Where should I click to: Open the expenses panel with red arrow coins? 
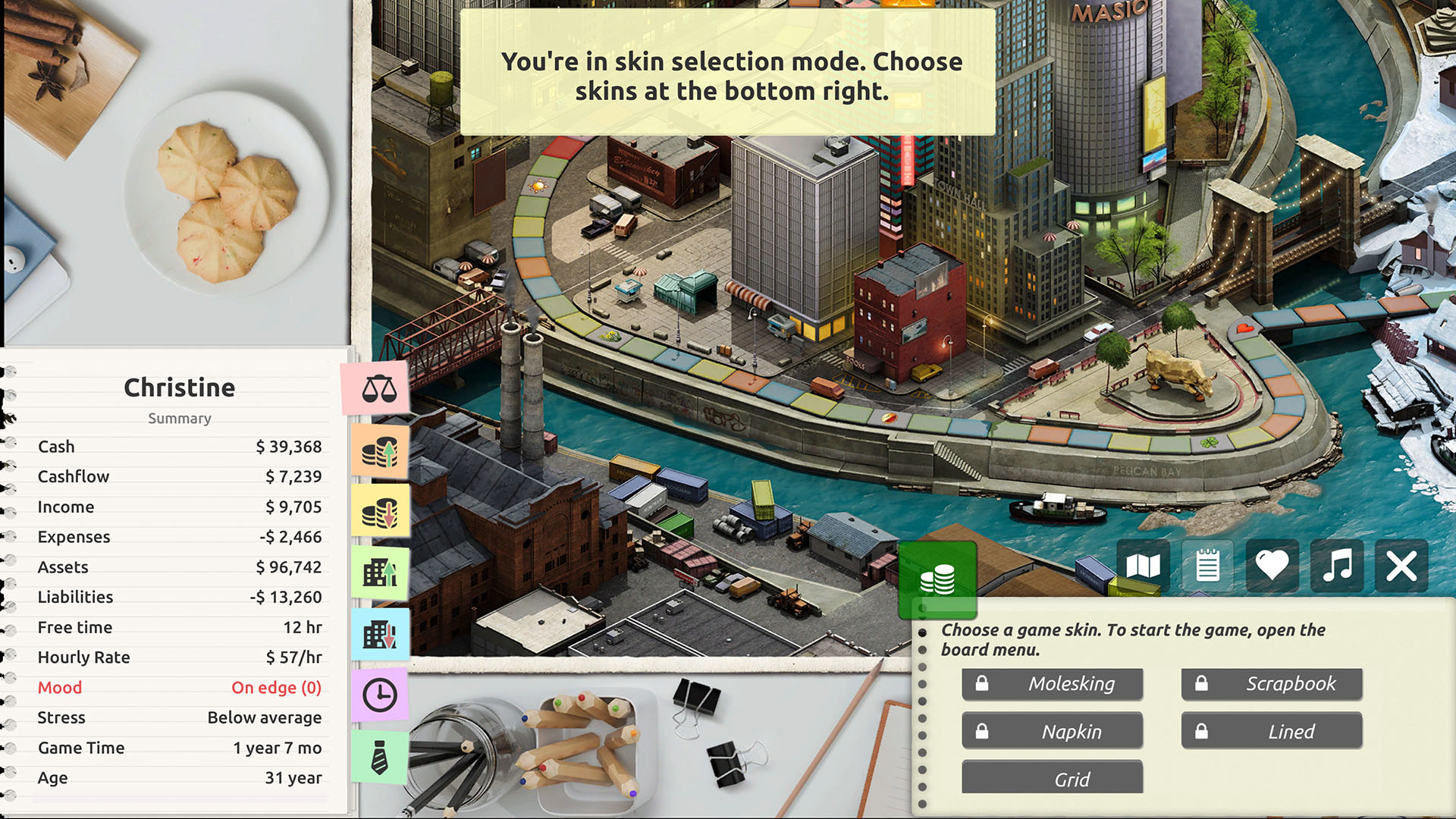tap(380, 510)
